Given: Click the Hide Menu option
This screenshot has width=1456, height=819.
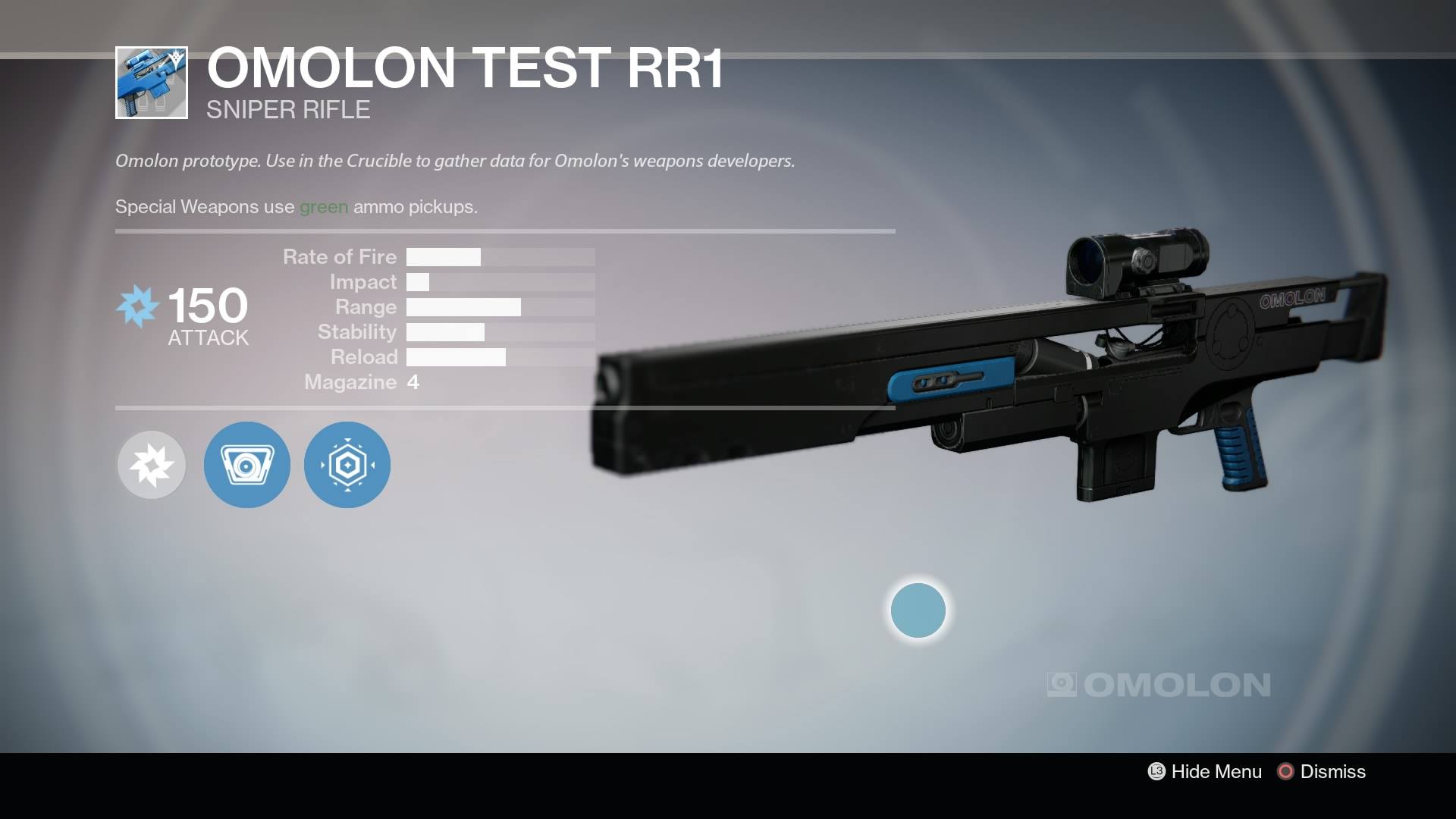Looking at the screenshot, I should pyautogui.click(x=1205, y=771).
